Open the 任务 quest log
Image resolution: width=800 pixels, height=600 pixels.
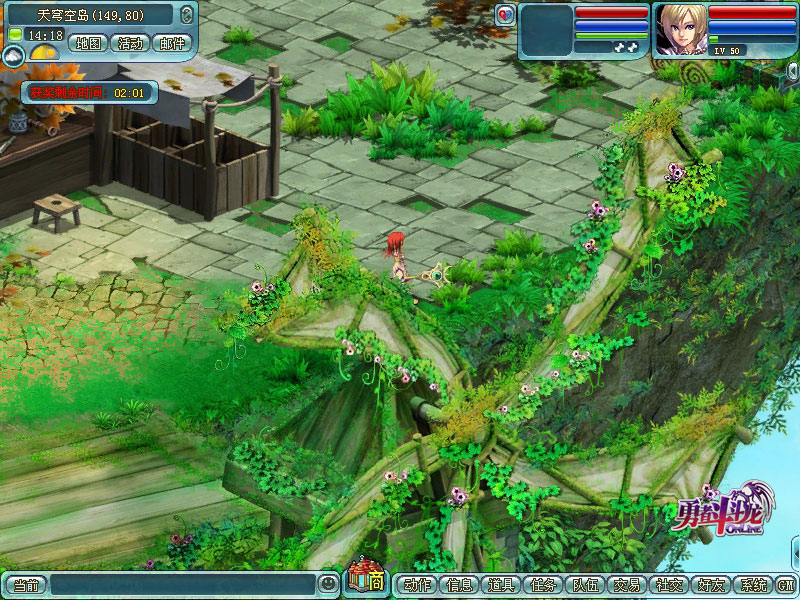[543, 585]
